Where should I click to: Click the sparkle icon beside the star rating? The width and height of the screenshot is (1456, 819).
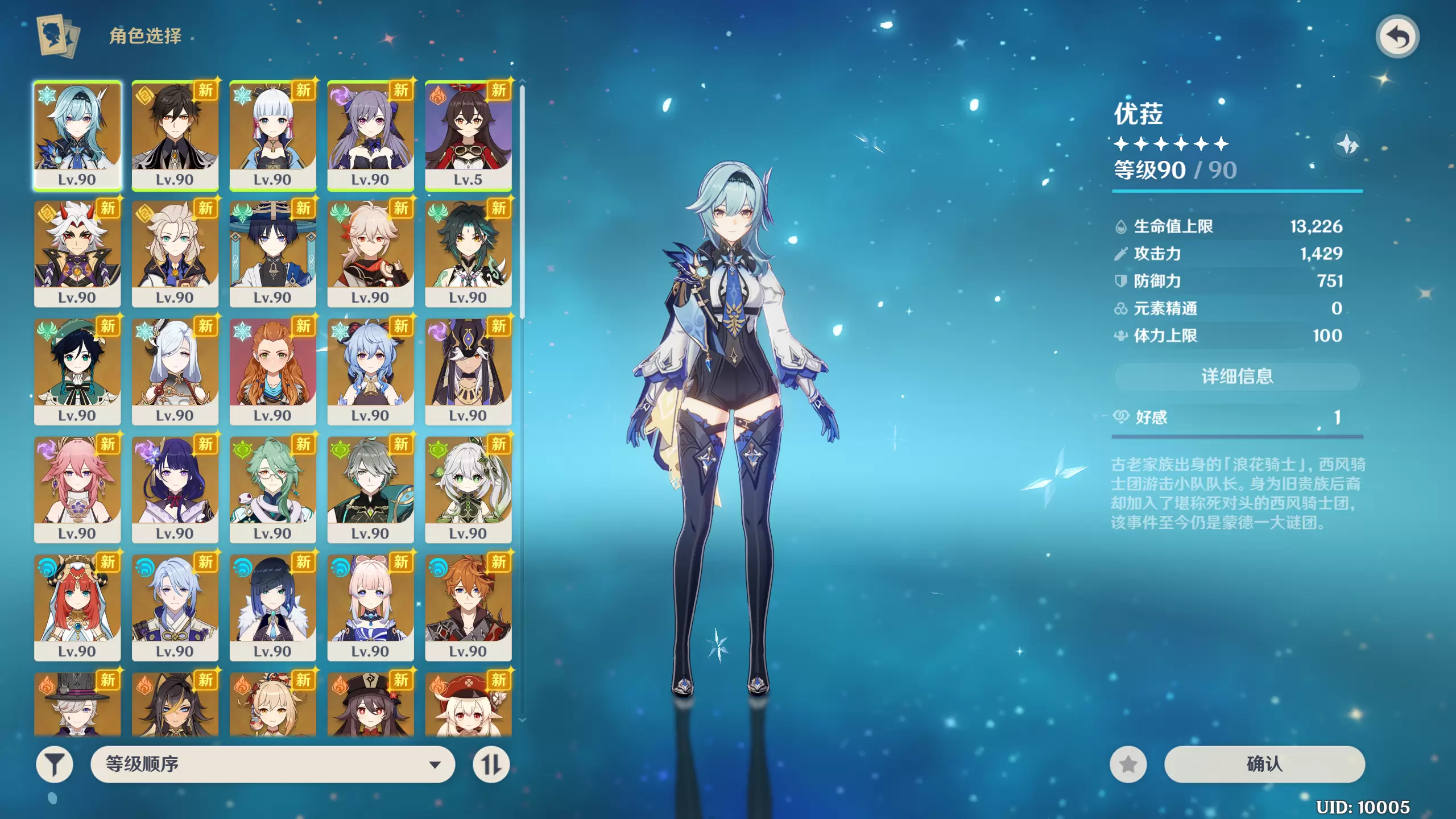coord(1347,144)
